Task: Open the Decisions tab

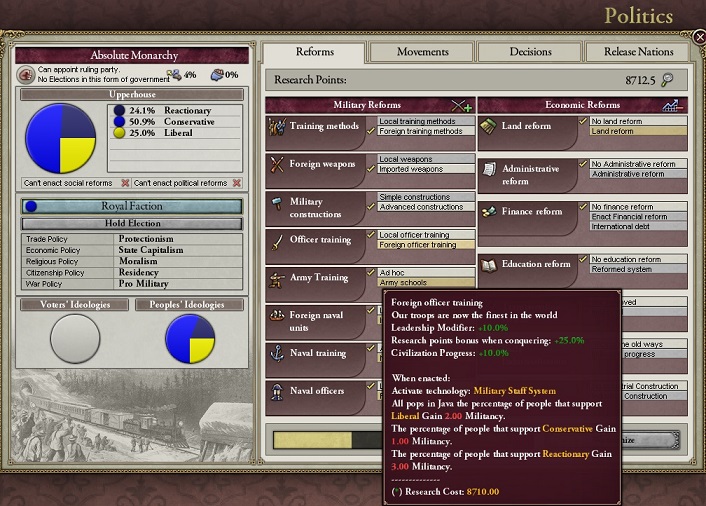Action: click(x=530, y=52)
